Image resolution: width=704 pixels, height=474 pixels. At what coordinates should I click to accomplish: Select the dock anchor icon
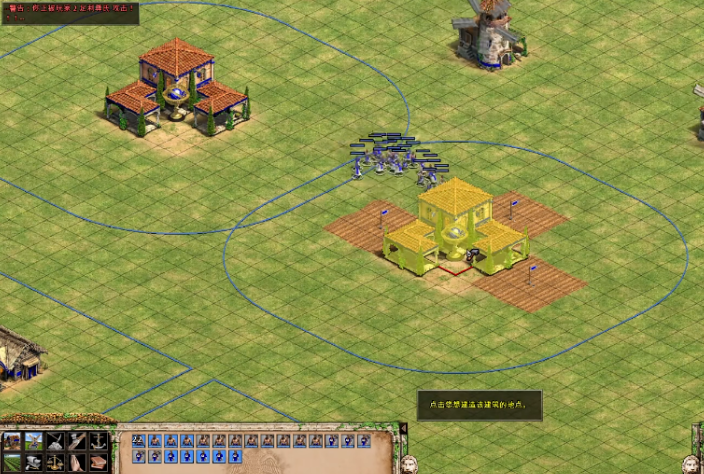click(100, 441)
